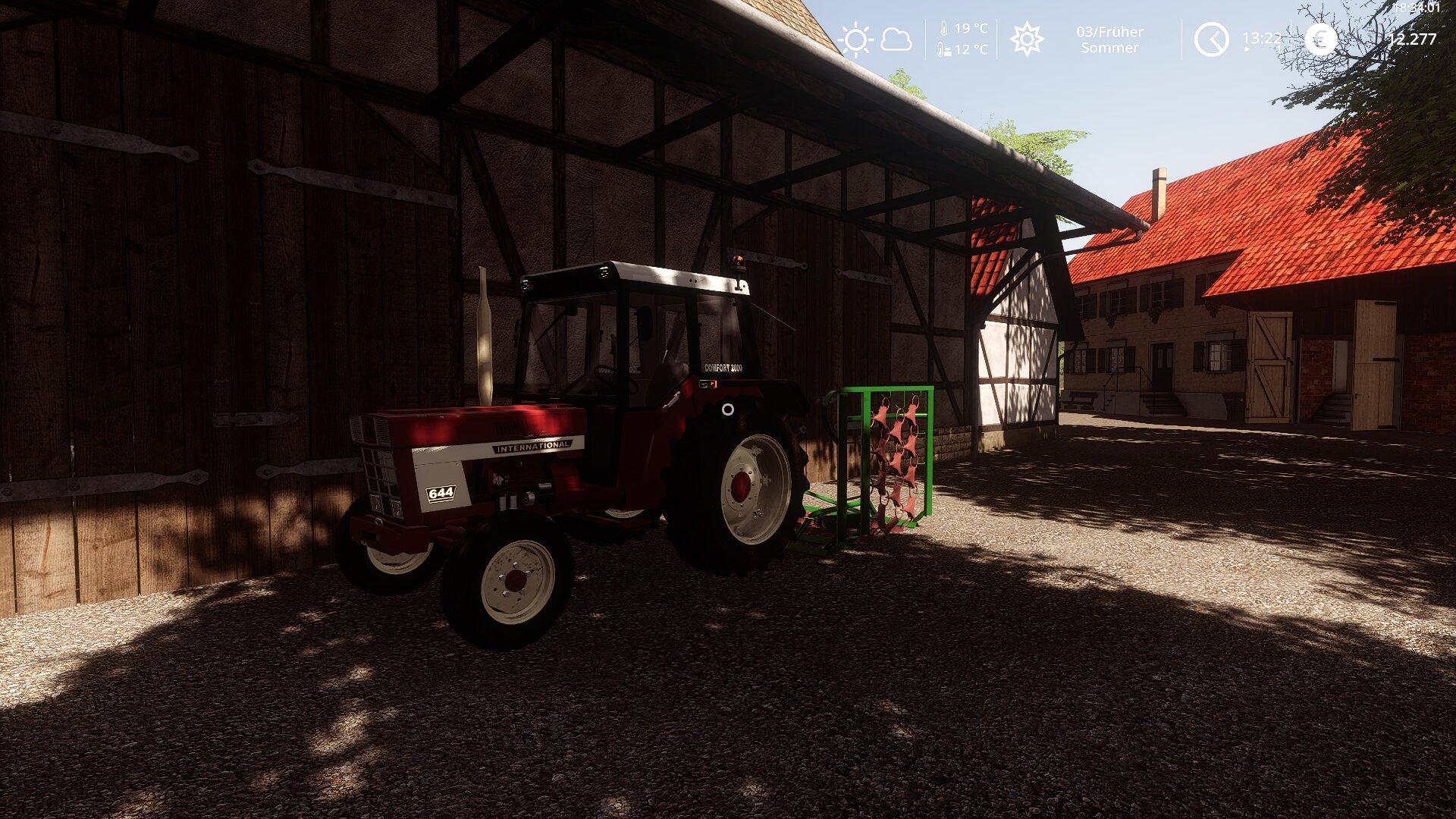Select the cloud weather forecast icon
Screen dimensions: 1456x819
coord(896,39)
